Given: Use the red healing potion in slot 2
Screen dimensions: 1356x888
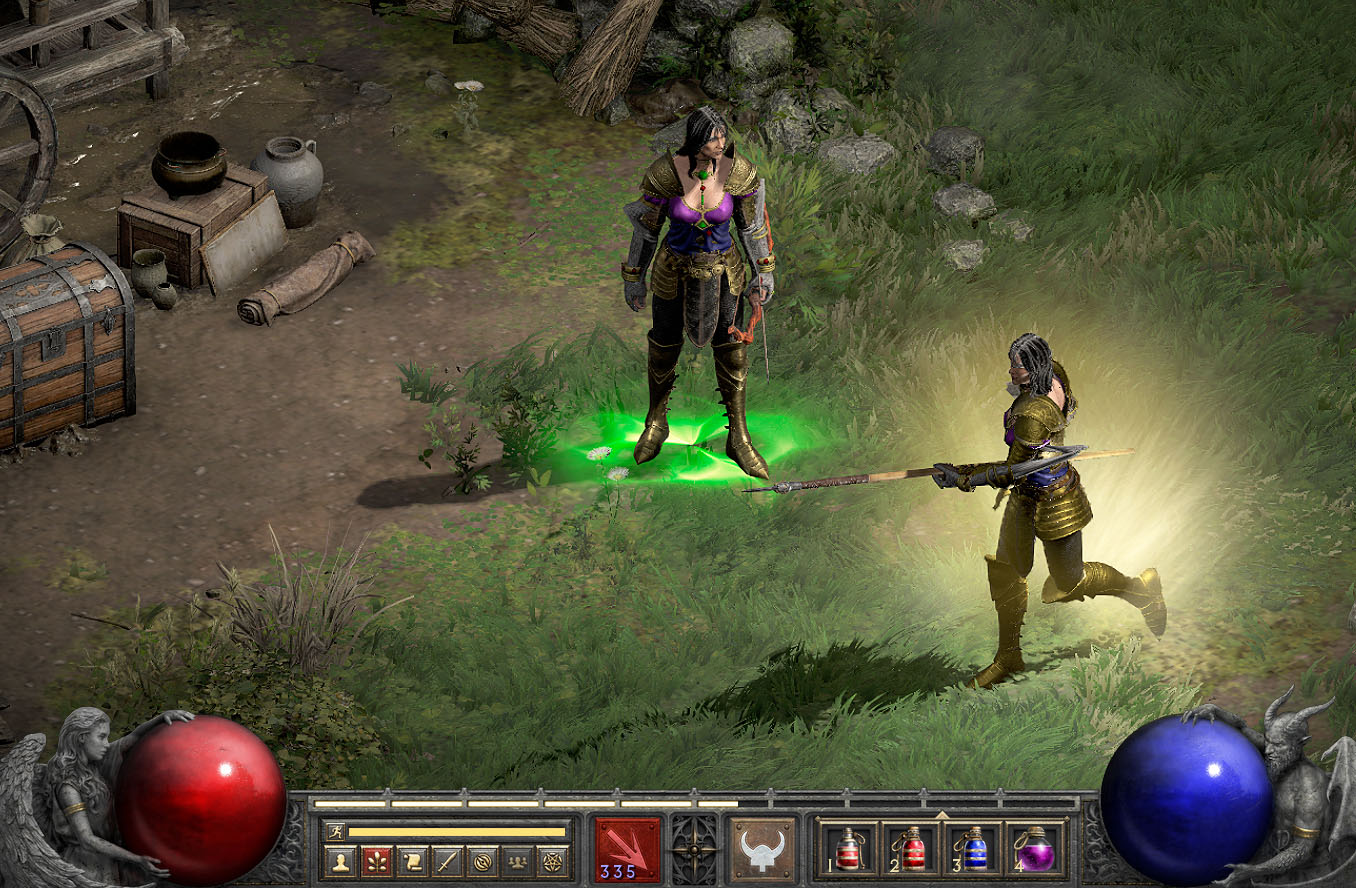Looking at the screenshot, I should pos(911,849).
